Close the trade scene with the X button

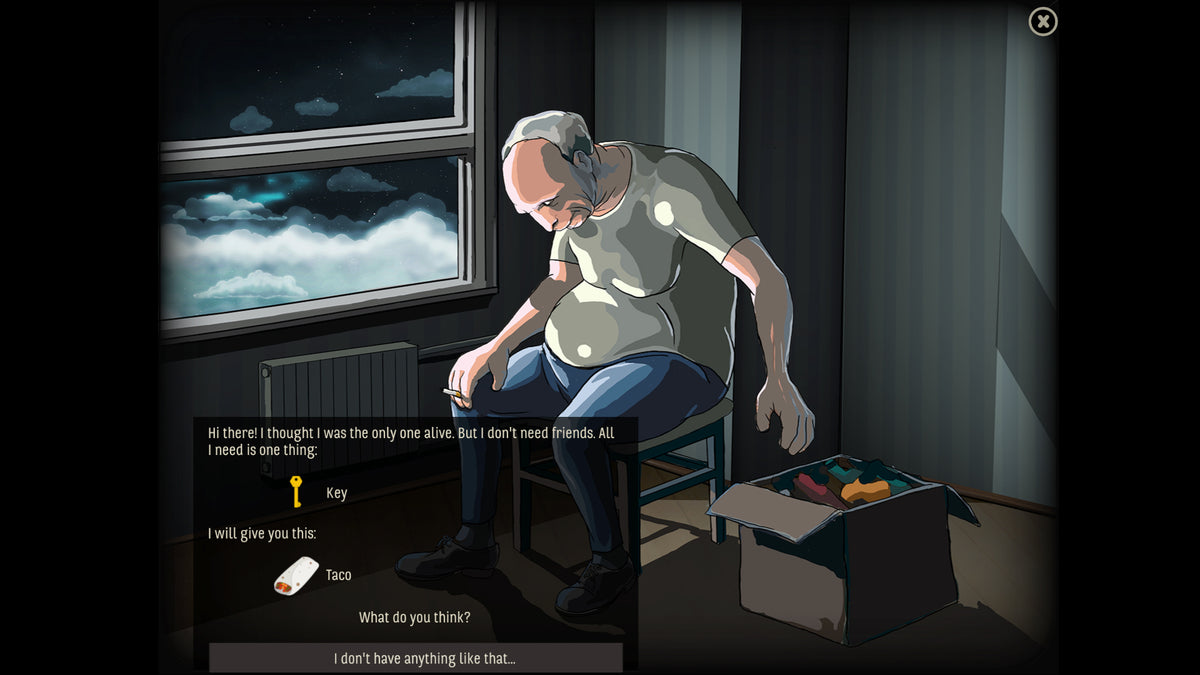(1043, 21)
